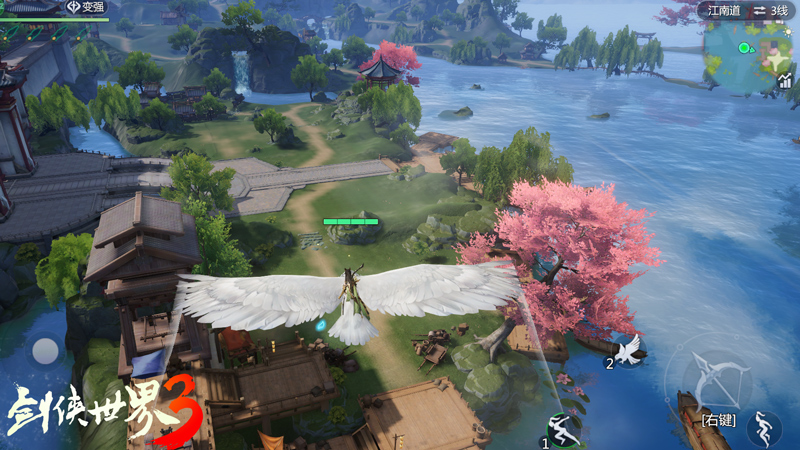This screenshot has height=450, width=800.
Task: Trigger the leaping figure dodge skill
Action: click(764, 428)
